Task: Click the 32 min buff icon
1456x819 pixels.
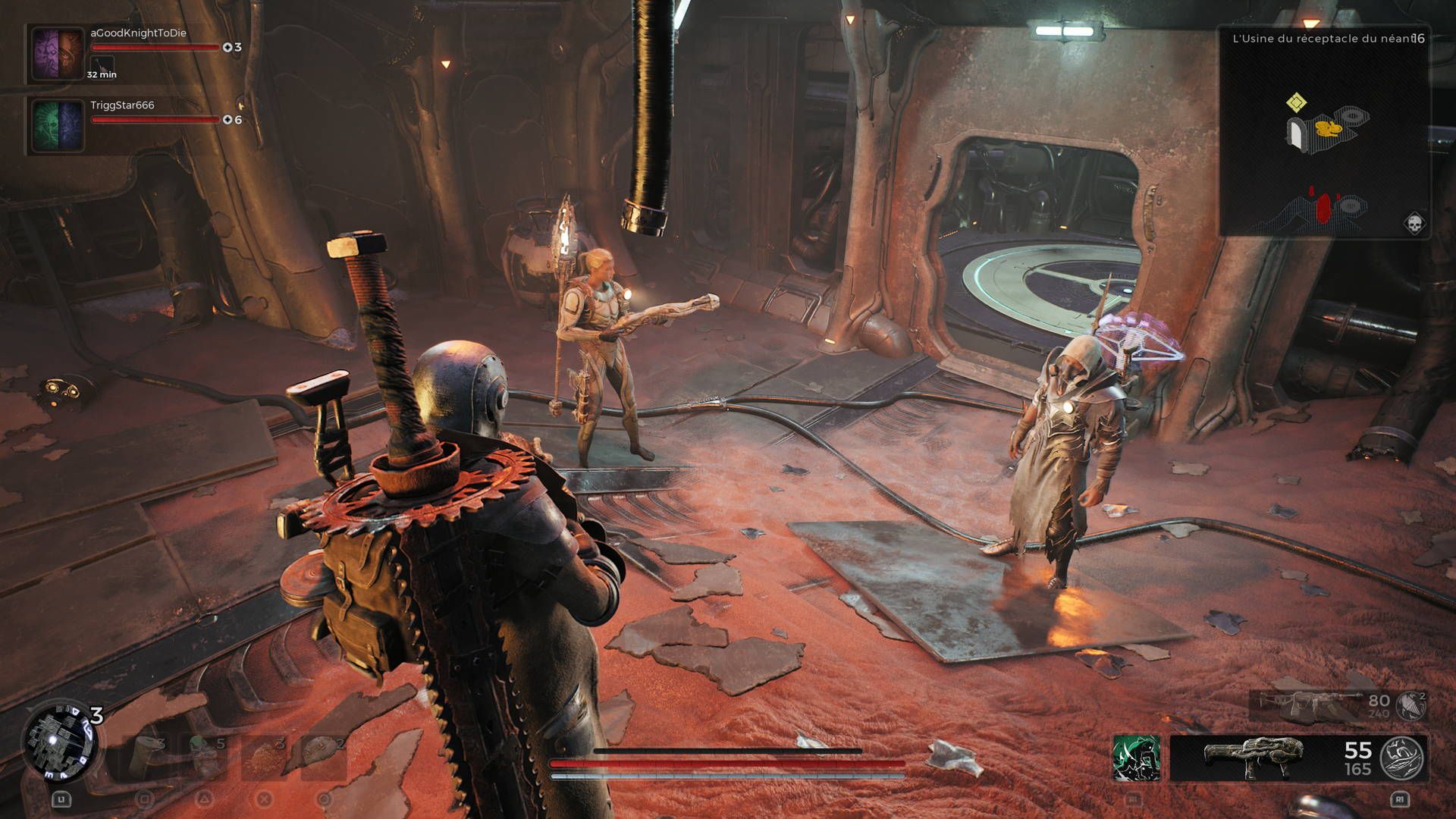Action: tap(102, 64)
